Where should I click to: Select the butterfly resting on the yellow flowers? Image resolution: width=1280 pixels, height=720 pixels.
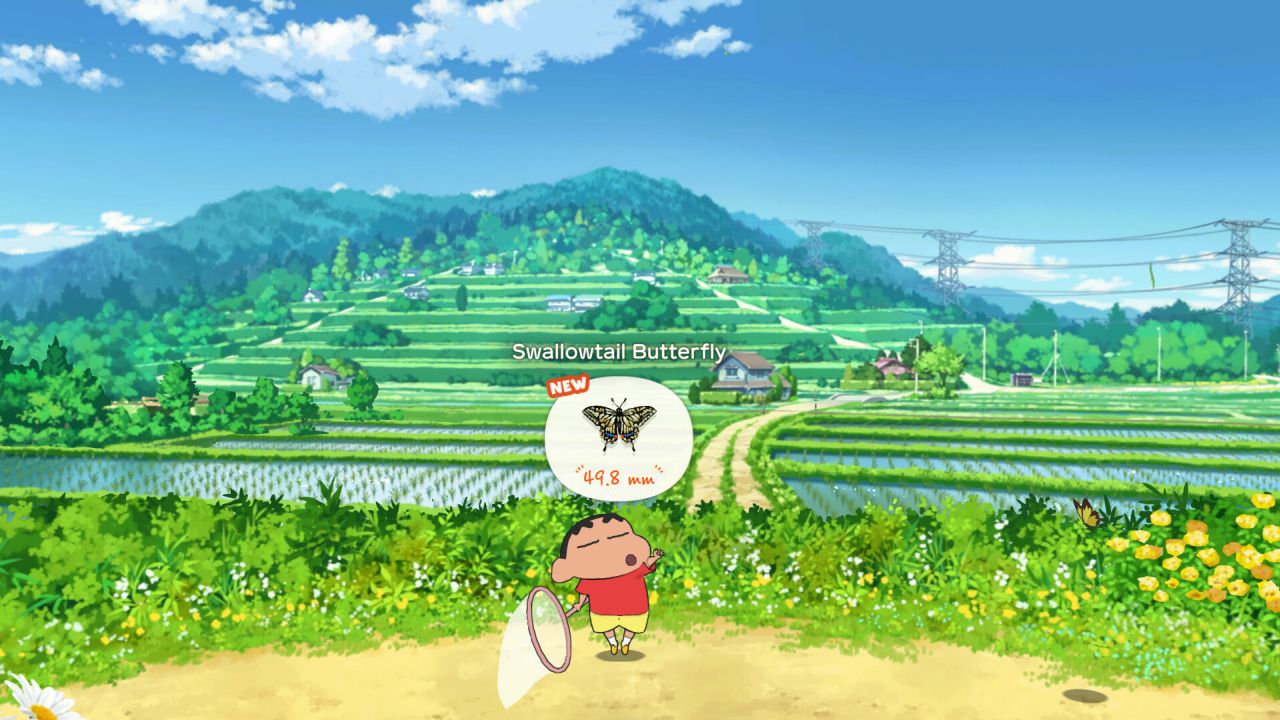pyautogui.click(x=1086, y=512)
